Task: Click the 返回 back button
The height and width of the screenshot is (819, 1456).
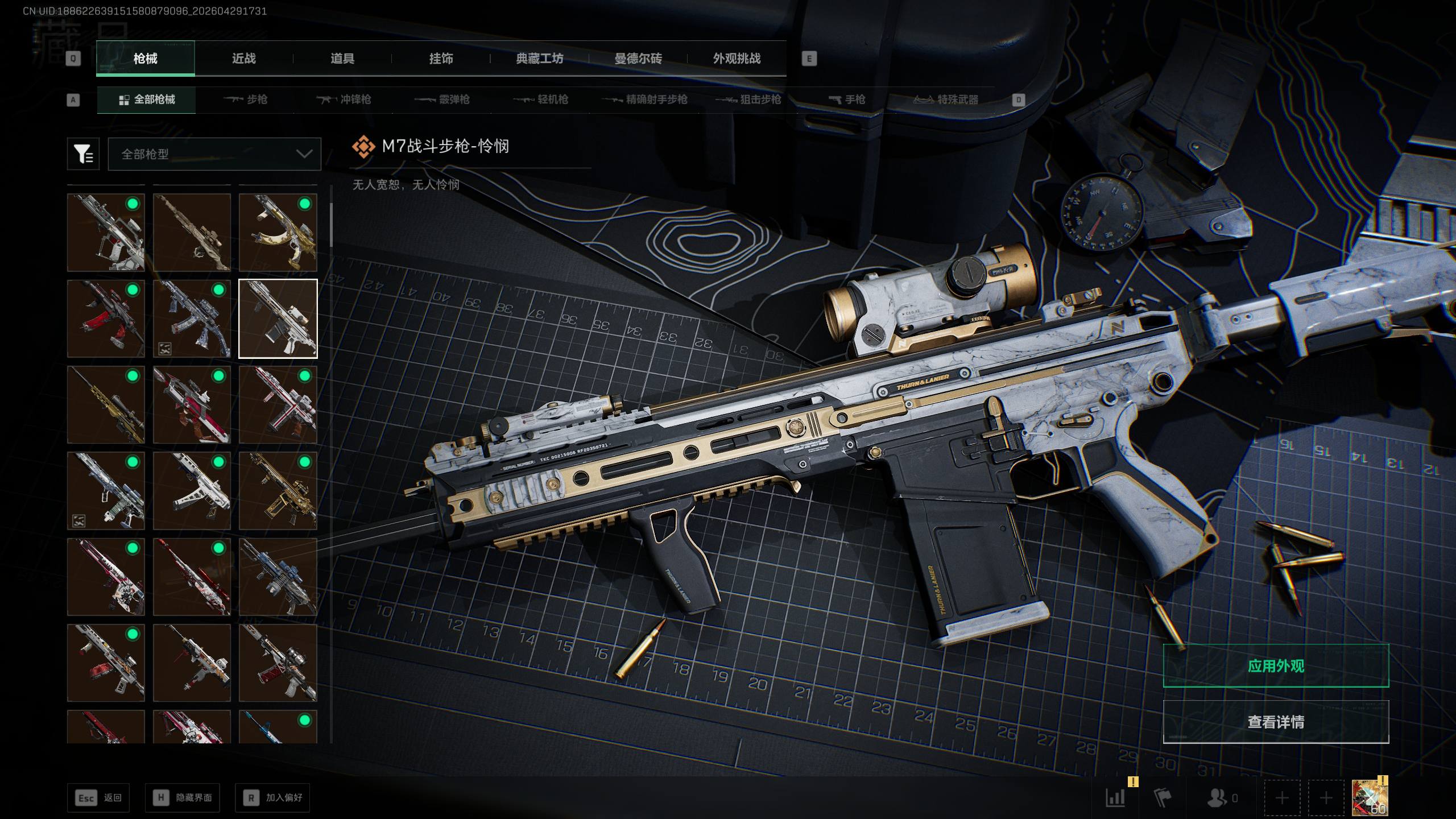Action: coord(98,798)
